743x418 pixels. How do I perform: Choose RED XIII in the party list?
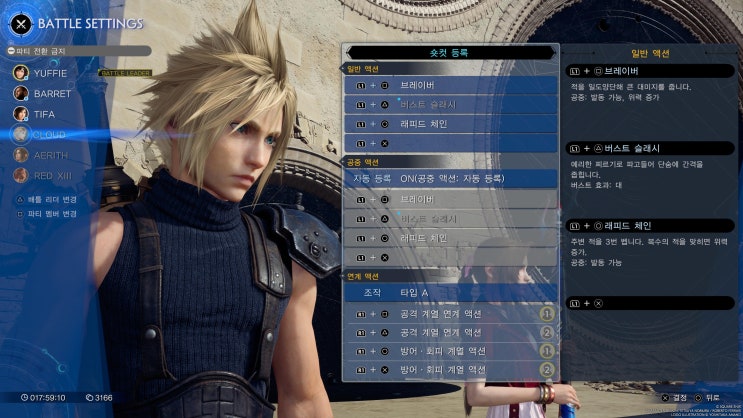tap(52, 175)
